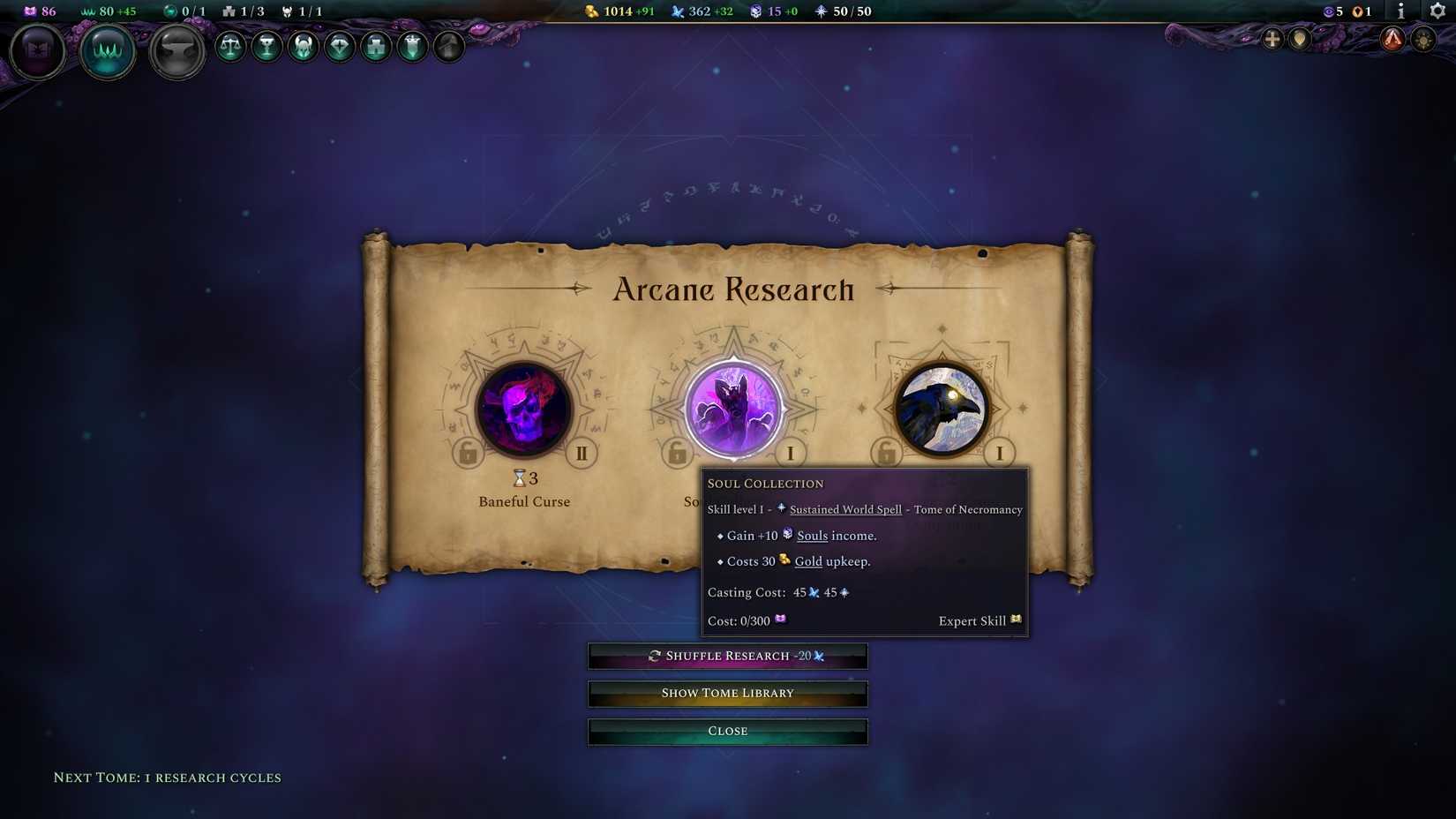This screenshot has height=819, width=1456.
Task: Expand the Gold upkeep tooltip link
Action: (808, 561)
